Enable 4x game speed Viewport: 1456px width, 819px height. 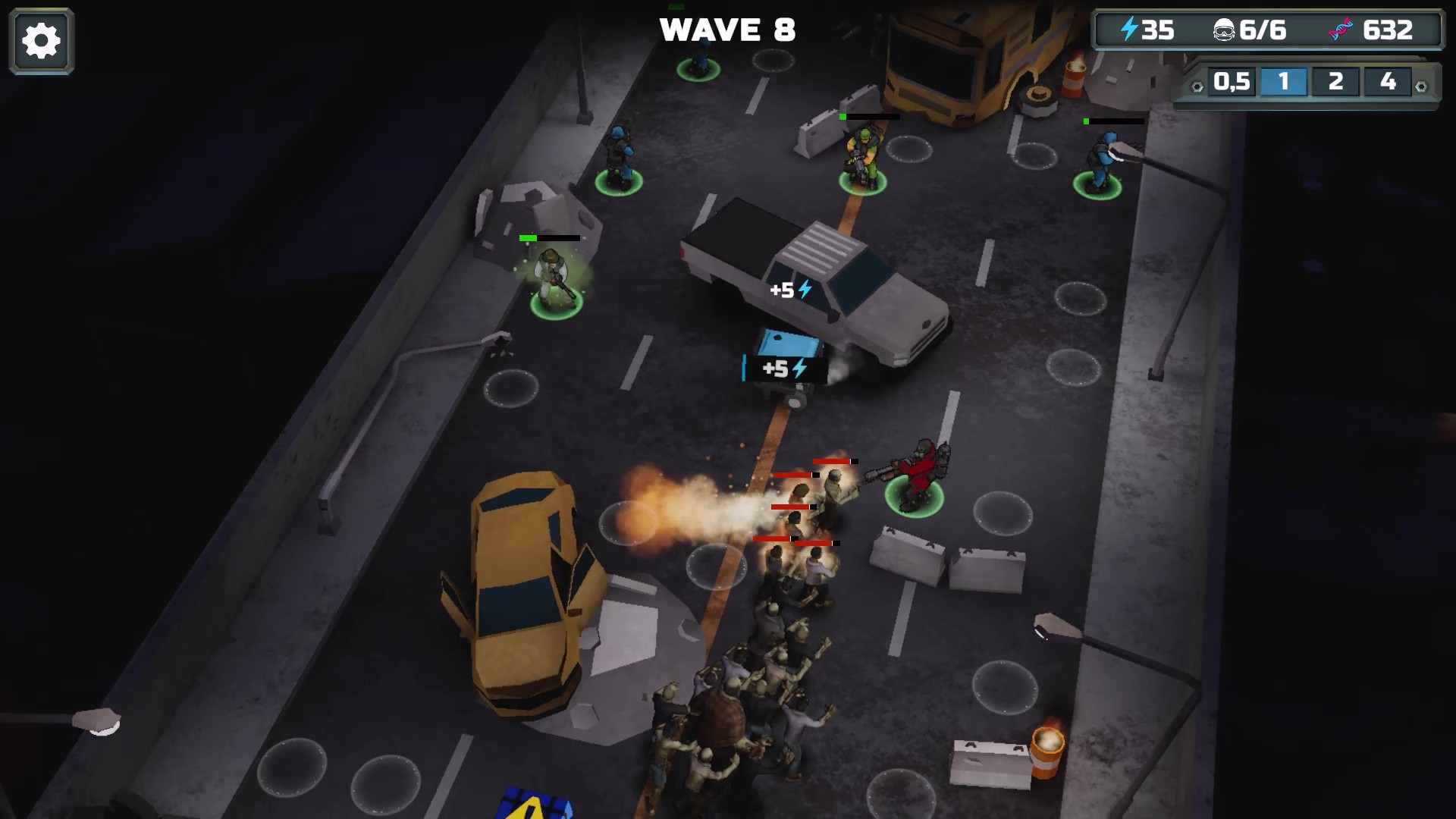(1389, 83)
